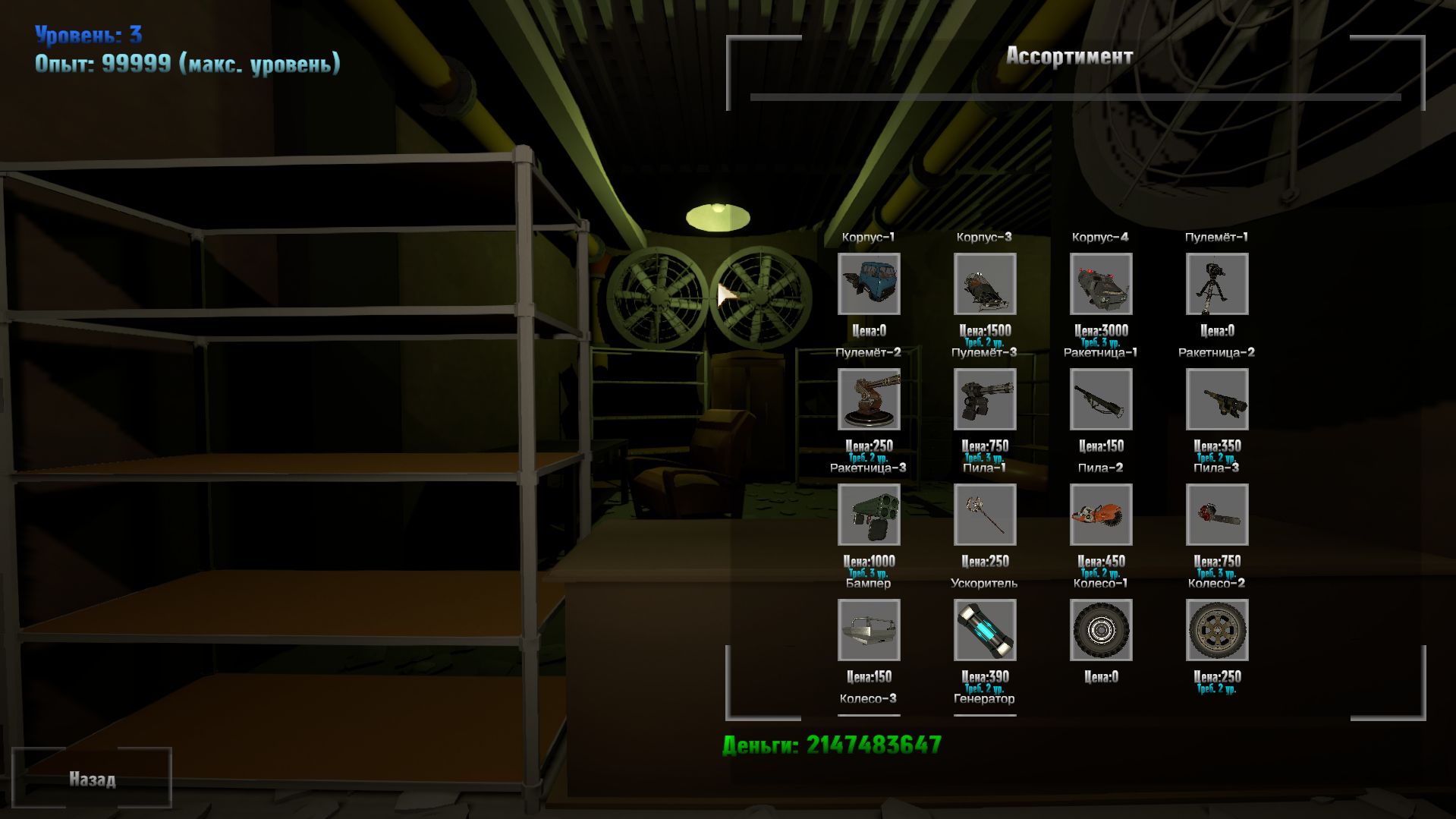This screenshot has height=819, width=1456.
Task: Select the Корпус-1 blue cabin item
Action: (869, 285)
